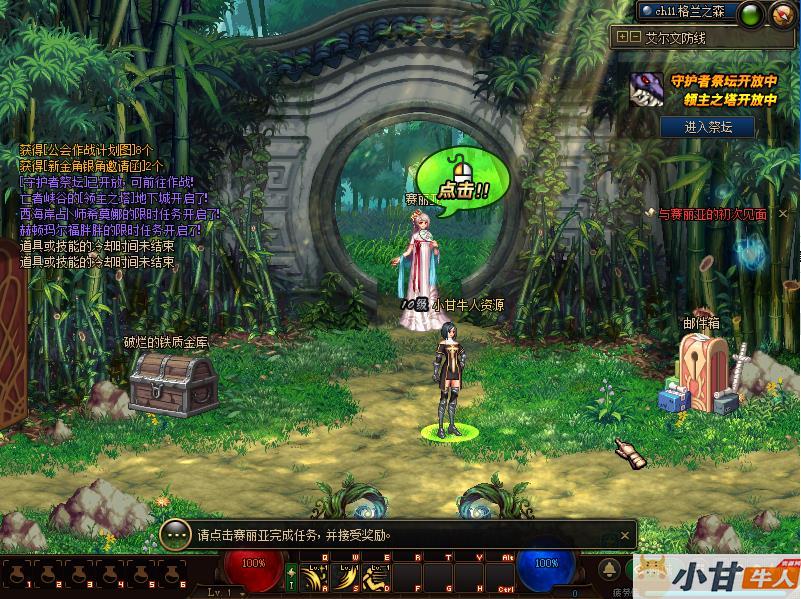Click the 进入祭坛 button
Viewport: 801px width, 599px height.
tap(707, 127)
